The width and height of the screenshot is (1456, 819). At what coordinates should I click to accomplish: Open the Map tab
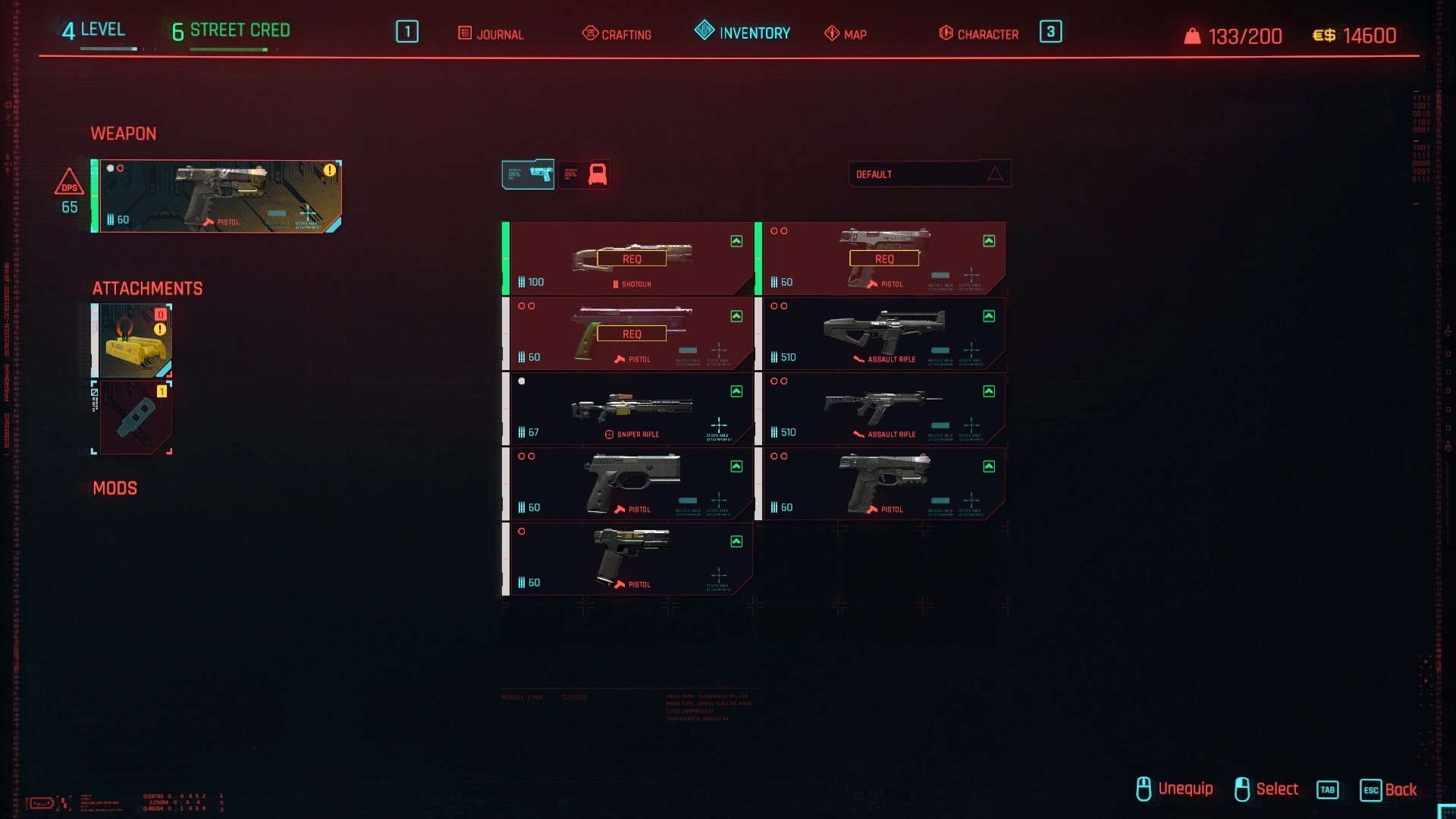tap(846, 34)
